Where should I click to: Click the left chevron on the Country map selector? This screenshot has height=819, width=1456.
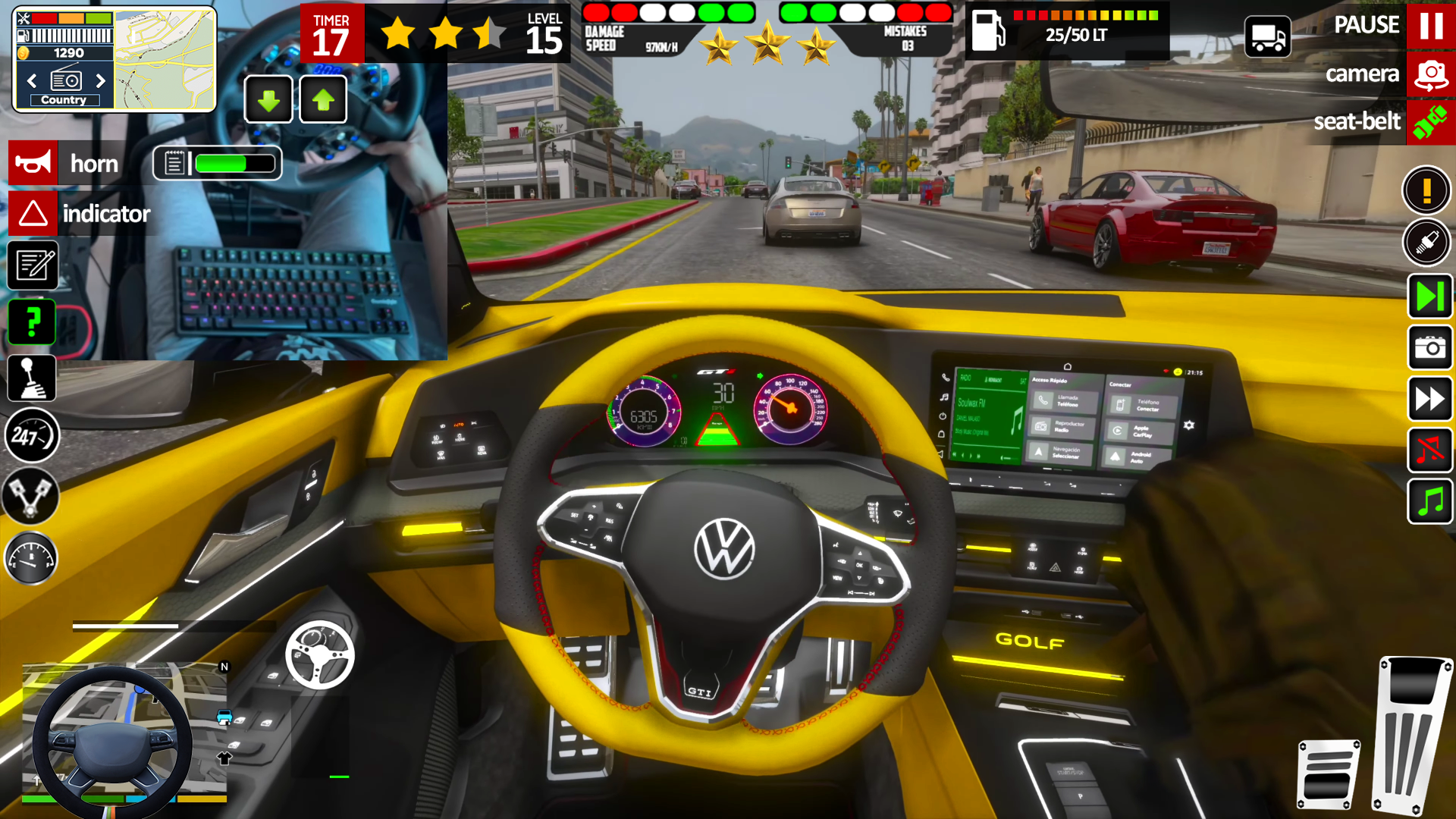tap(31, 80)
